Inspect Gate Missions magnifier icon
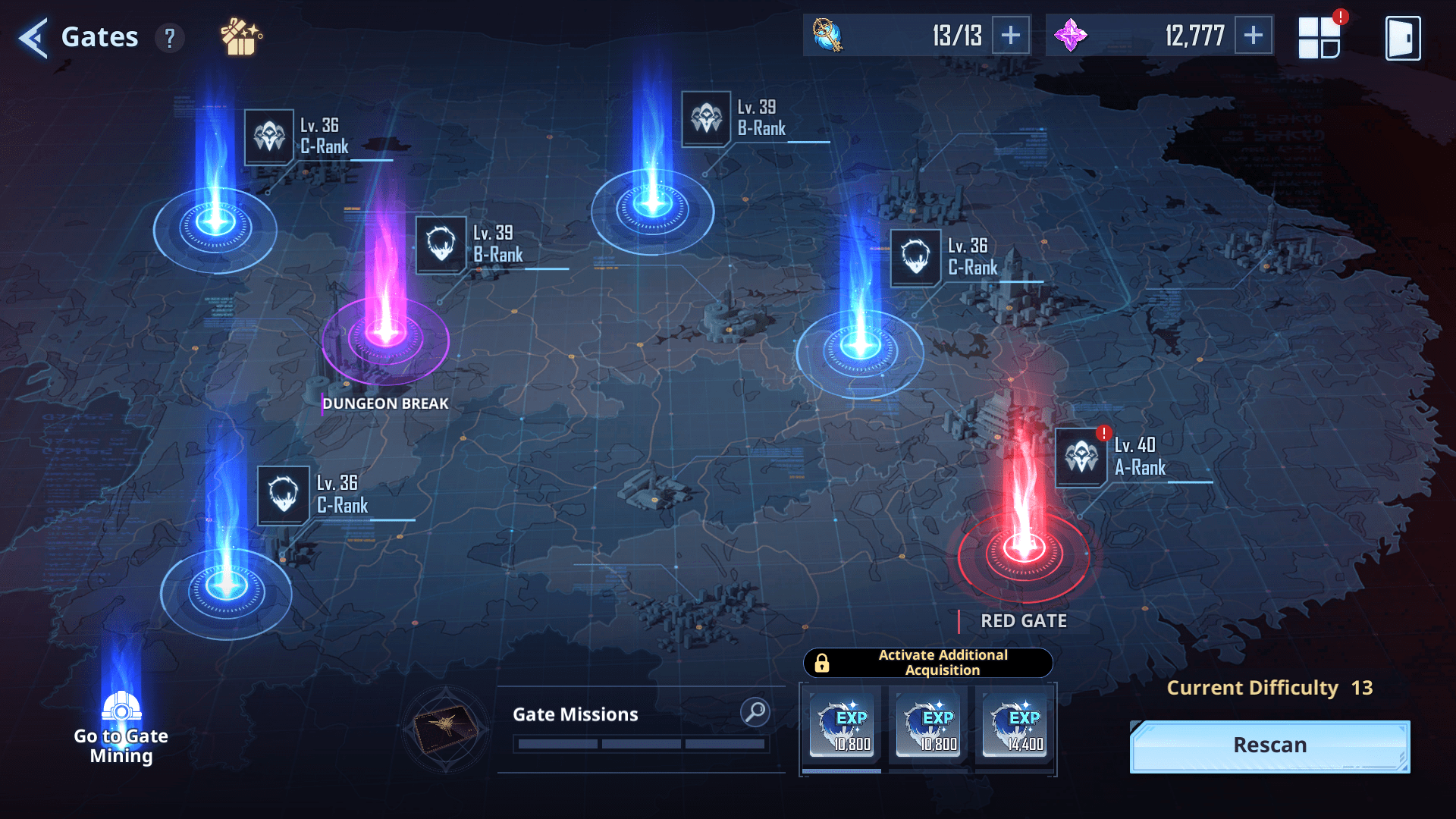The width and height of the screenshot is (1456, 819). click(x=755, y=712)
